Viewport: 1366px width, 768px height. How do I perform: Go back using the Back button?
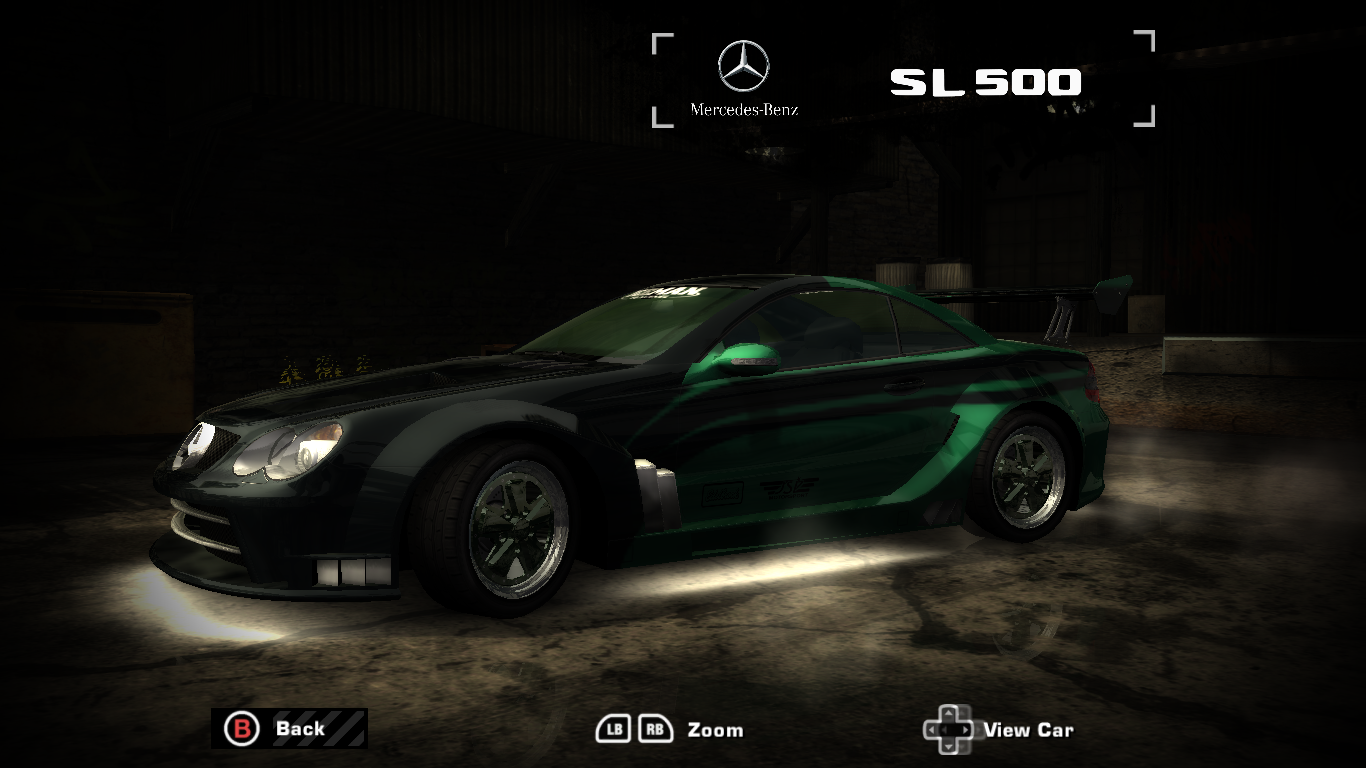[x=288, y=728]
